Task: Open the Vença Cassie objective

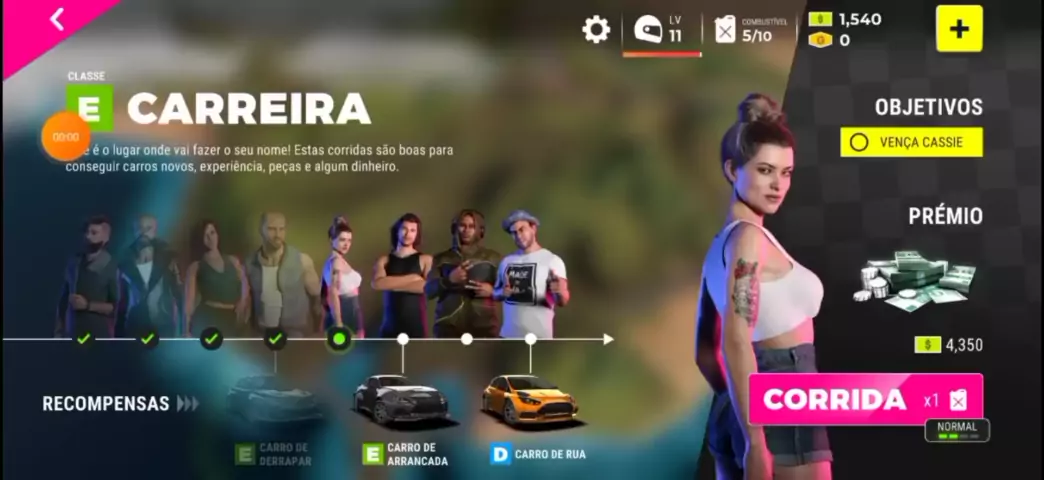Action: point(911,142)
